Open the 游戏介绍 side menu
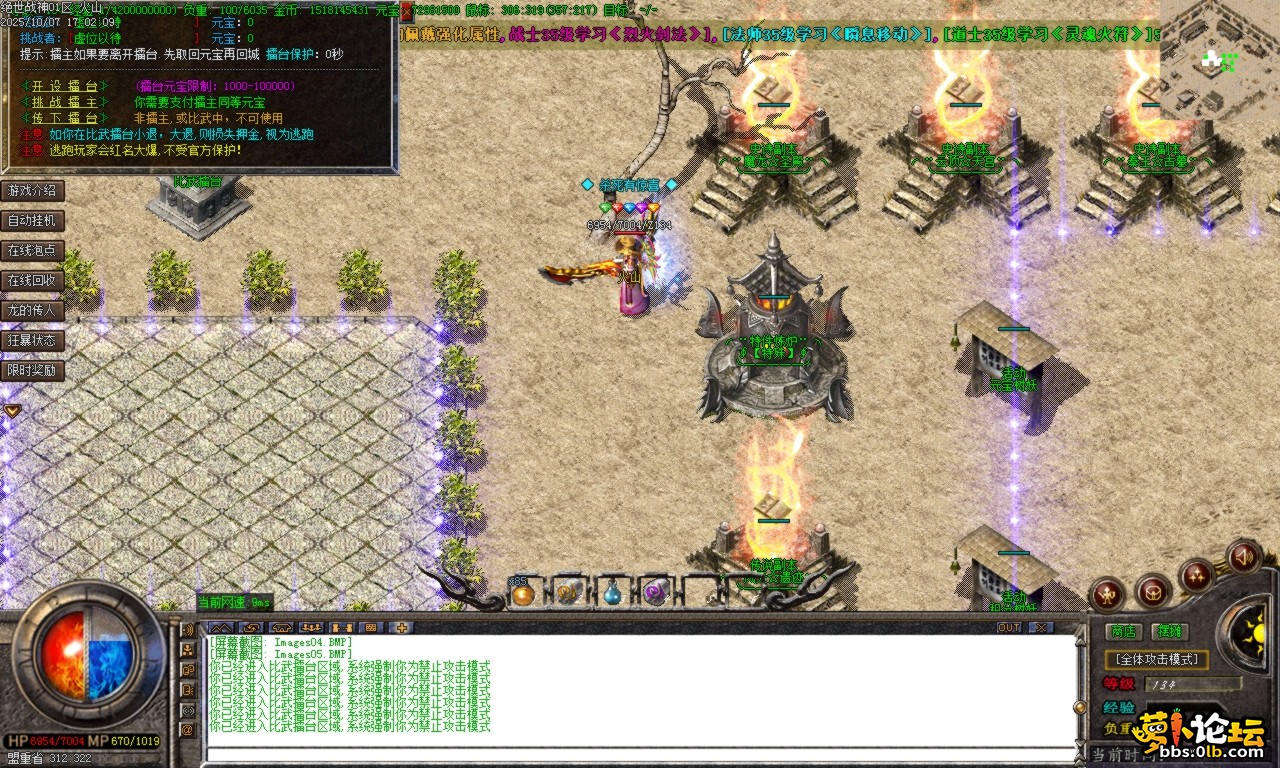Image resolution: width=1280 pixels, height=768 pixels. pyautogui.click(x=32, y=191)
